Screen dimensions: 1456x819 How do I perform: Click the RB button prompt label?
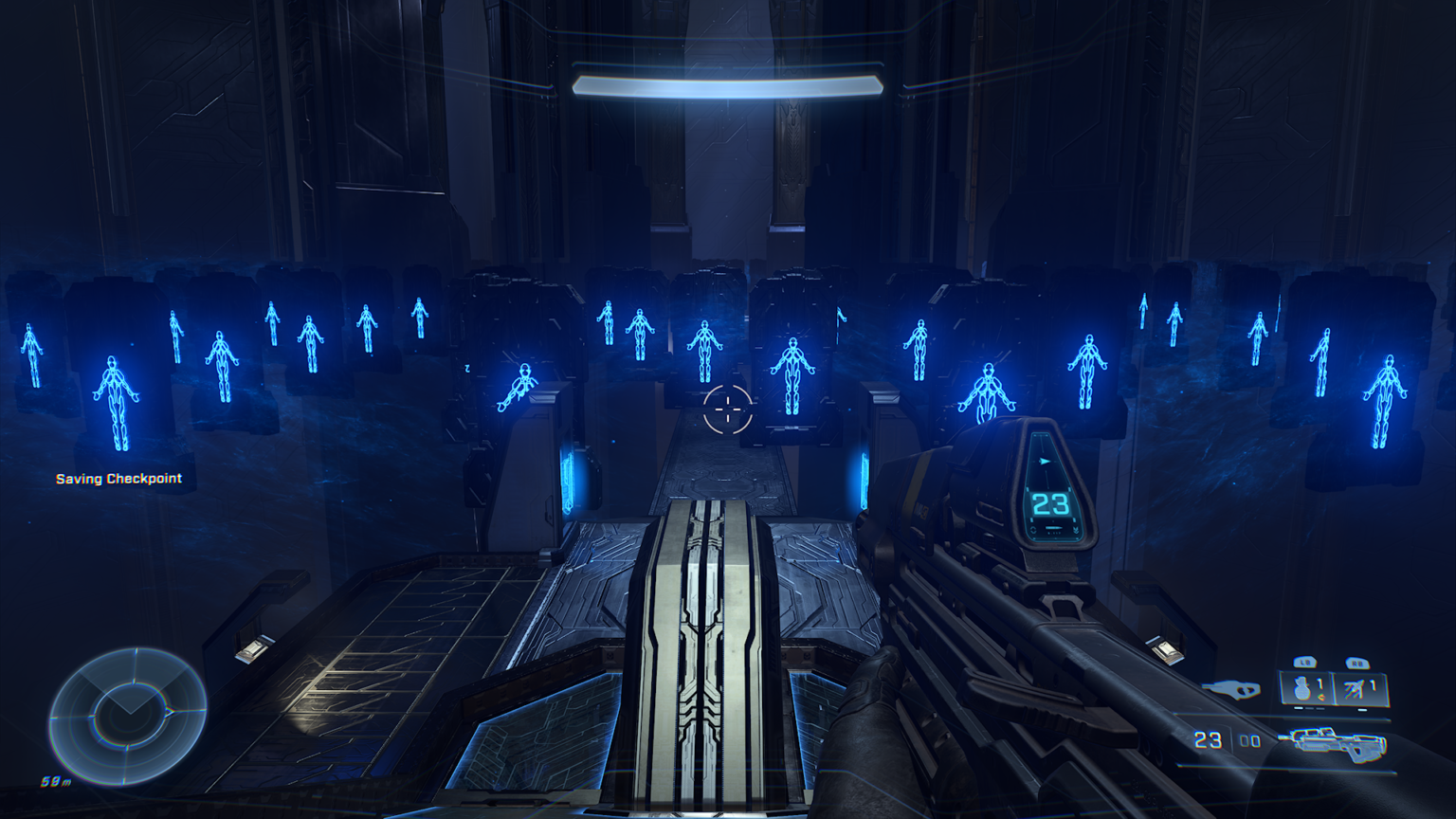(1358, 663)
